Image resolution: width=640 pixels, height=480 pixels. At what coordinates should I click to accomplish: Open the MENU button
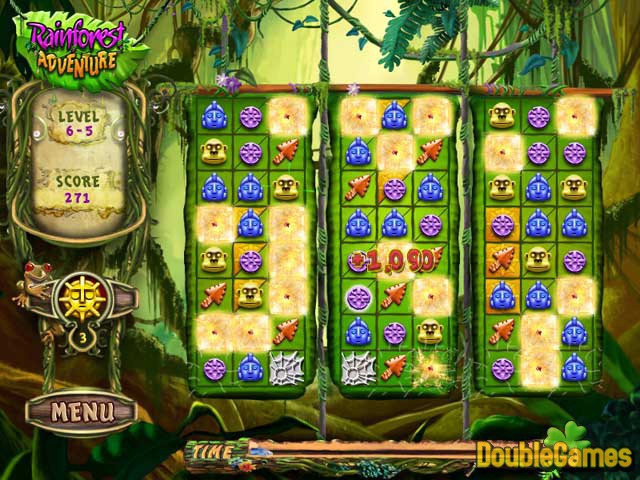tap(81, 409)
